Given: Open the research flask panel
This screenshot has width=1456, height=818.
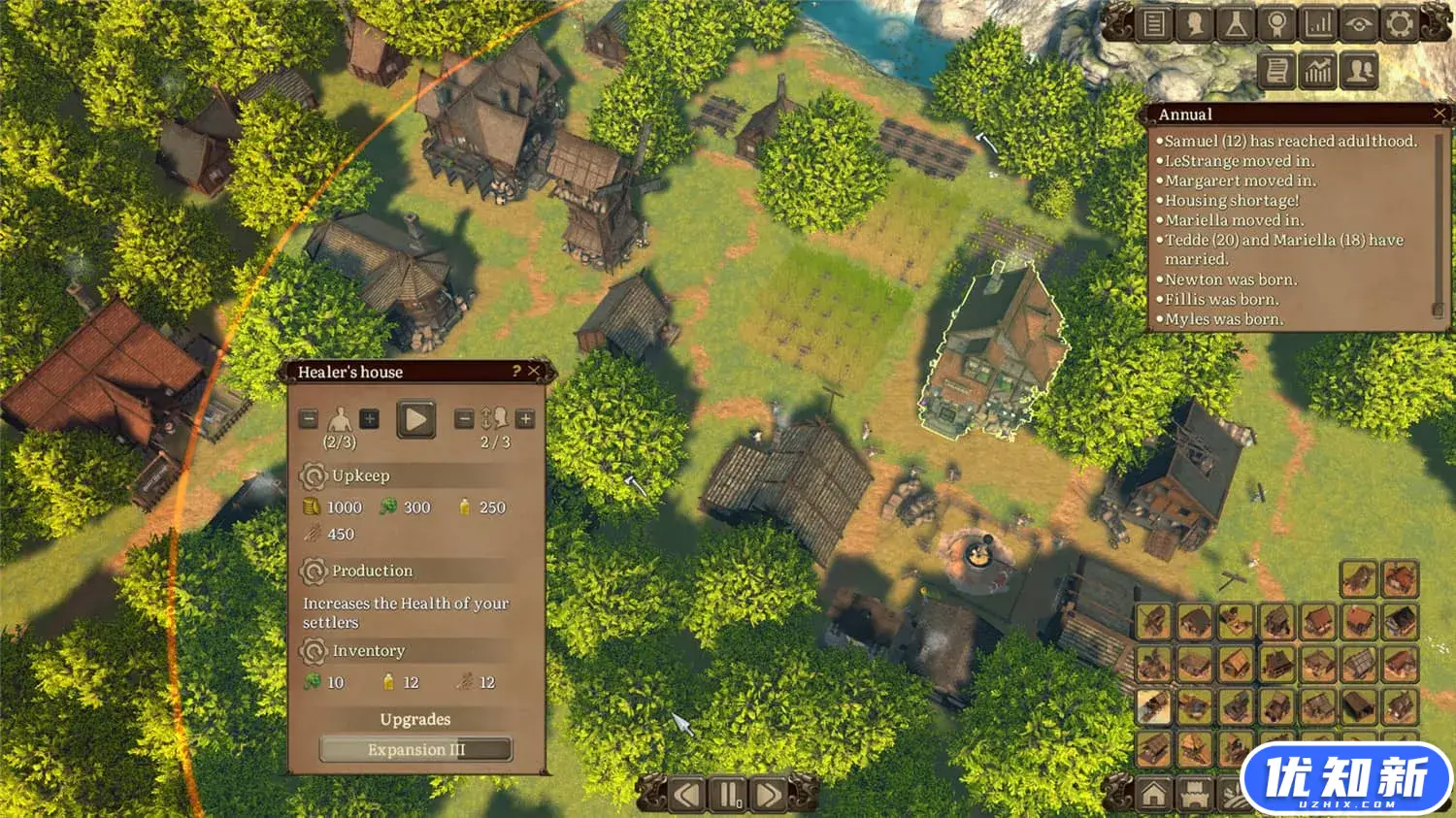Looking at the screenshot, I should (x=1236, y=23).
